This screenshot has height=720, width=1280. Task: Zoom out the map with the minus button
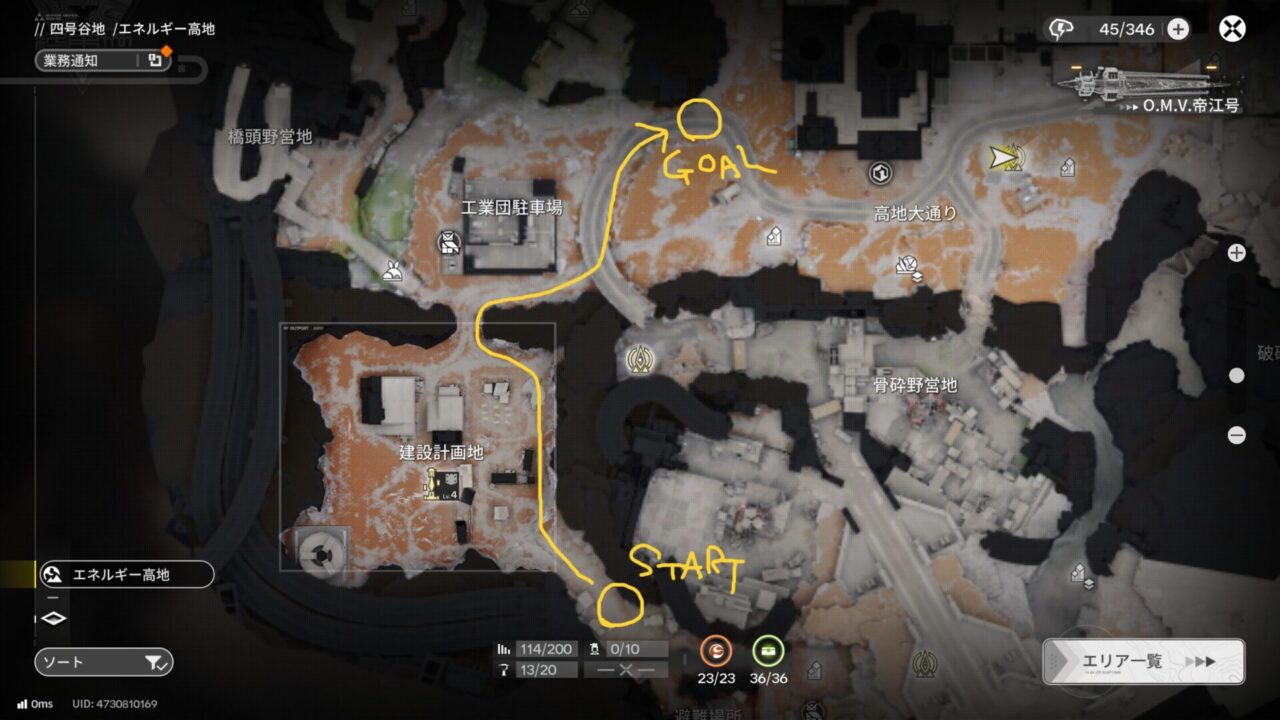pyautogui.click(x=1236, y=435)
